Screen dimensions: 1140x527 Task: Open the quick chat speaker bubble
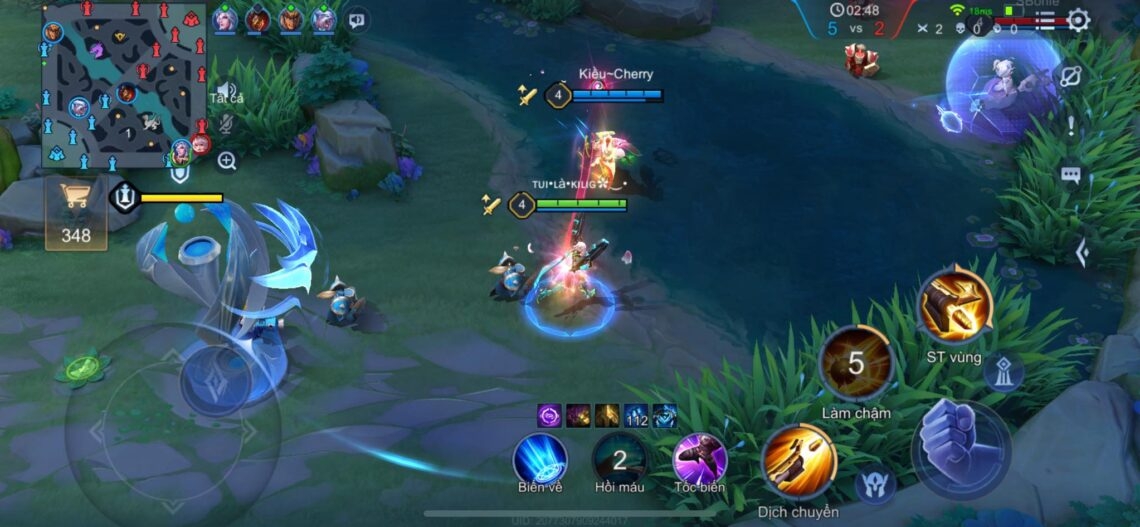pyautogui.click(x=356, y=19)
